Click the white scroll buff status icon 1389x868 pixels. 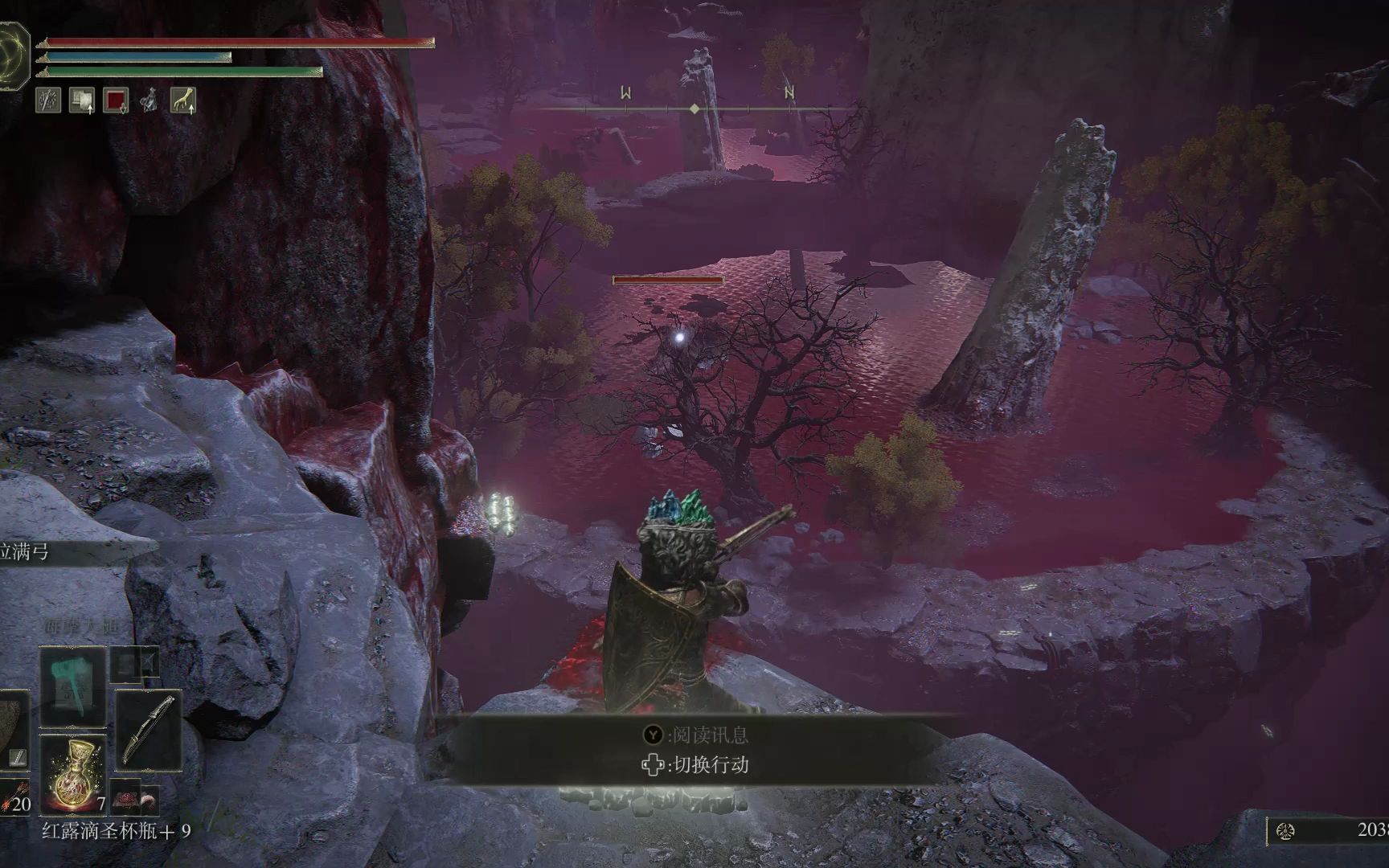[x=81, y=100]
